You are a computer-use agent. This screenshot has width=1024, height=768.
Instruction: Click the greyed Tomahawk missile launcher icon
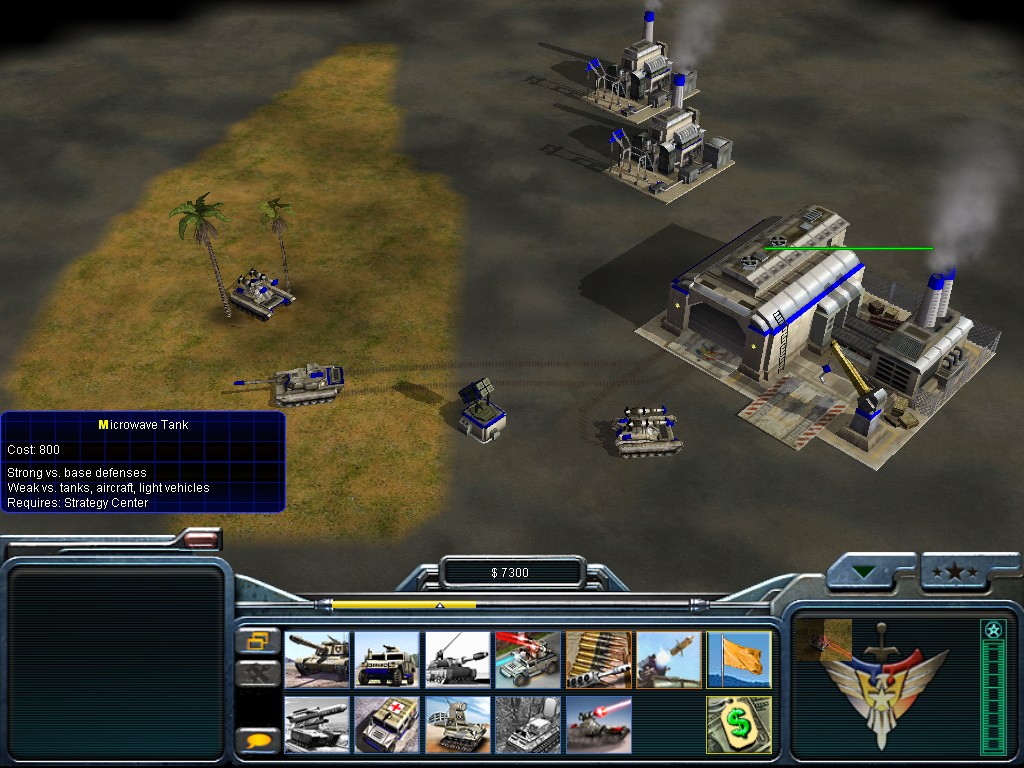point(317,724)
